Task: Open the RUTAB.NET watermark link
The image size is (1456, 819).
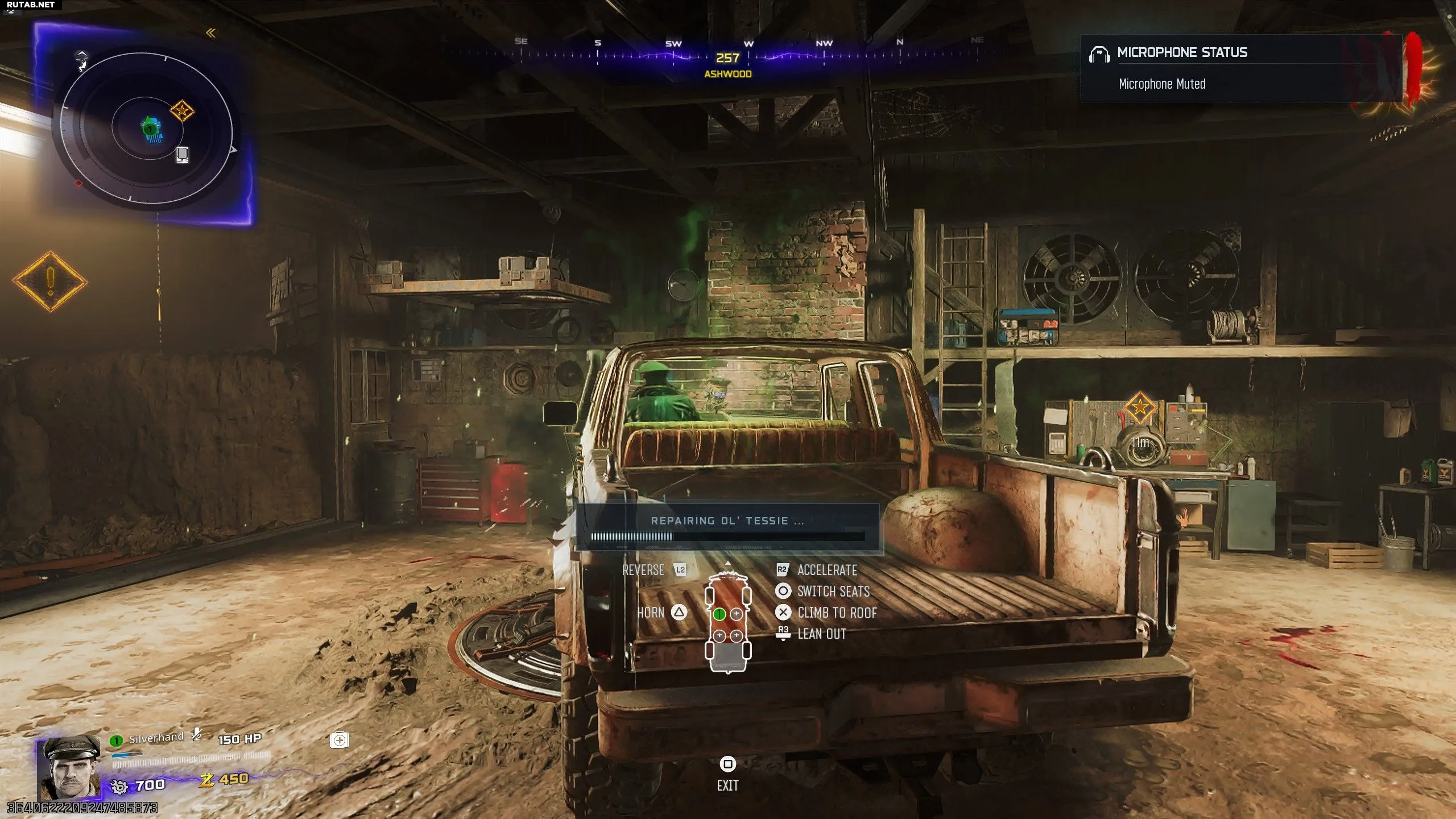Action: tap(31, 5)
